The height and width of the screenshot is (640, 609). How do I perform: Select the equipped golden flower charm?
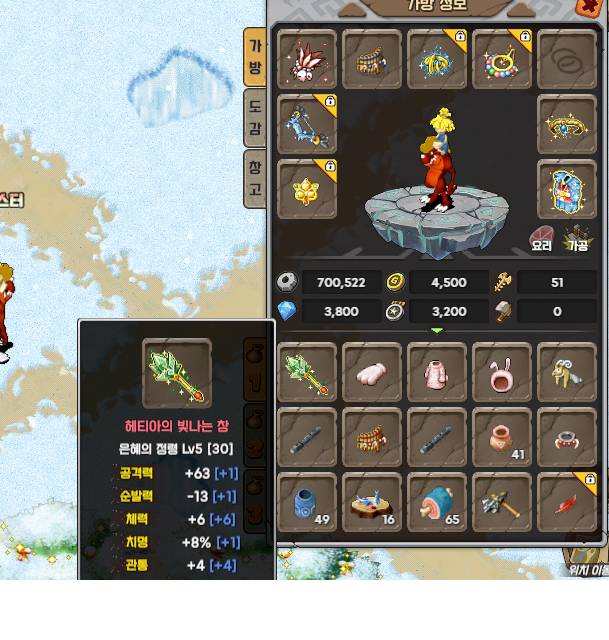coord(306,189)
